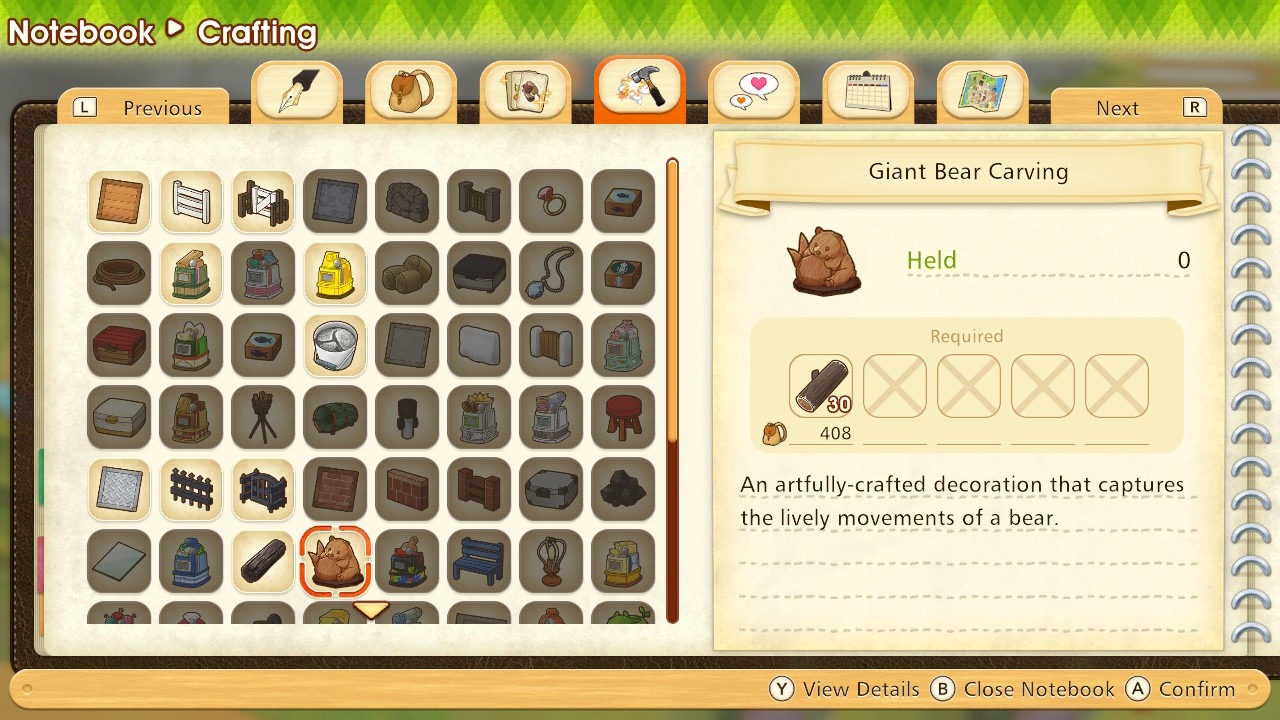This screenshot has width=1280, height=720.
Task: Open the calendar tab
Action: click(x=868, y=91)
